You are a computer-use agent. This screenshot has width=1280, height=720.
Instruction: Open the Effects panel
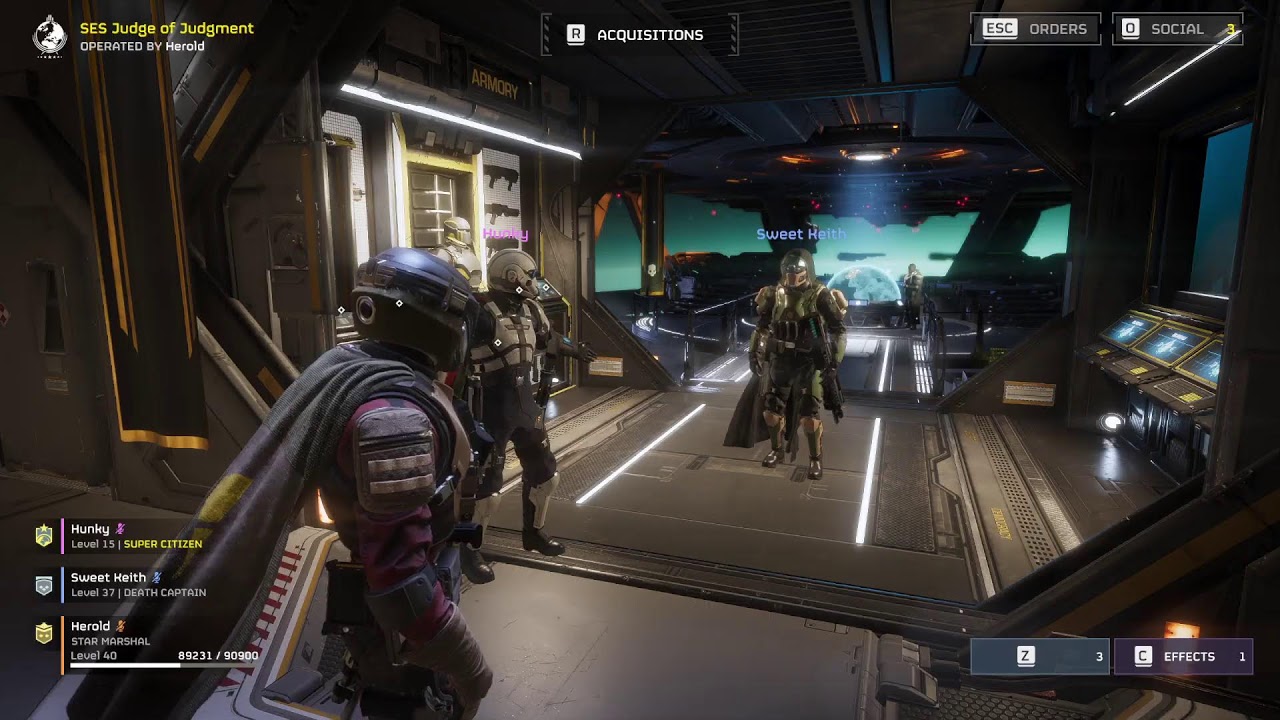click(x=1183, y=657)
